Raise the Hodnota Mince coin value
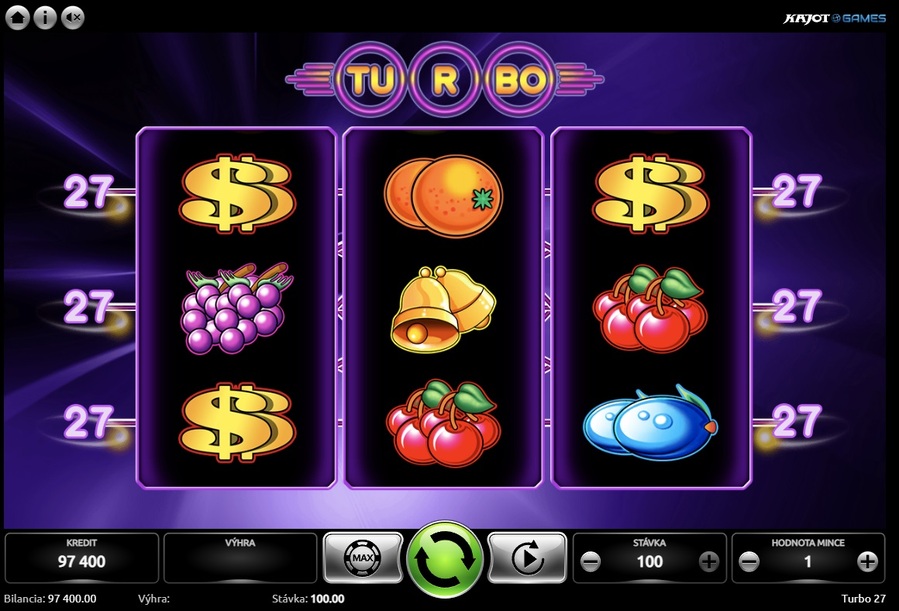The image size is (899, 611). coord(868,562)
